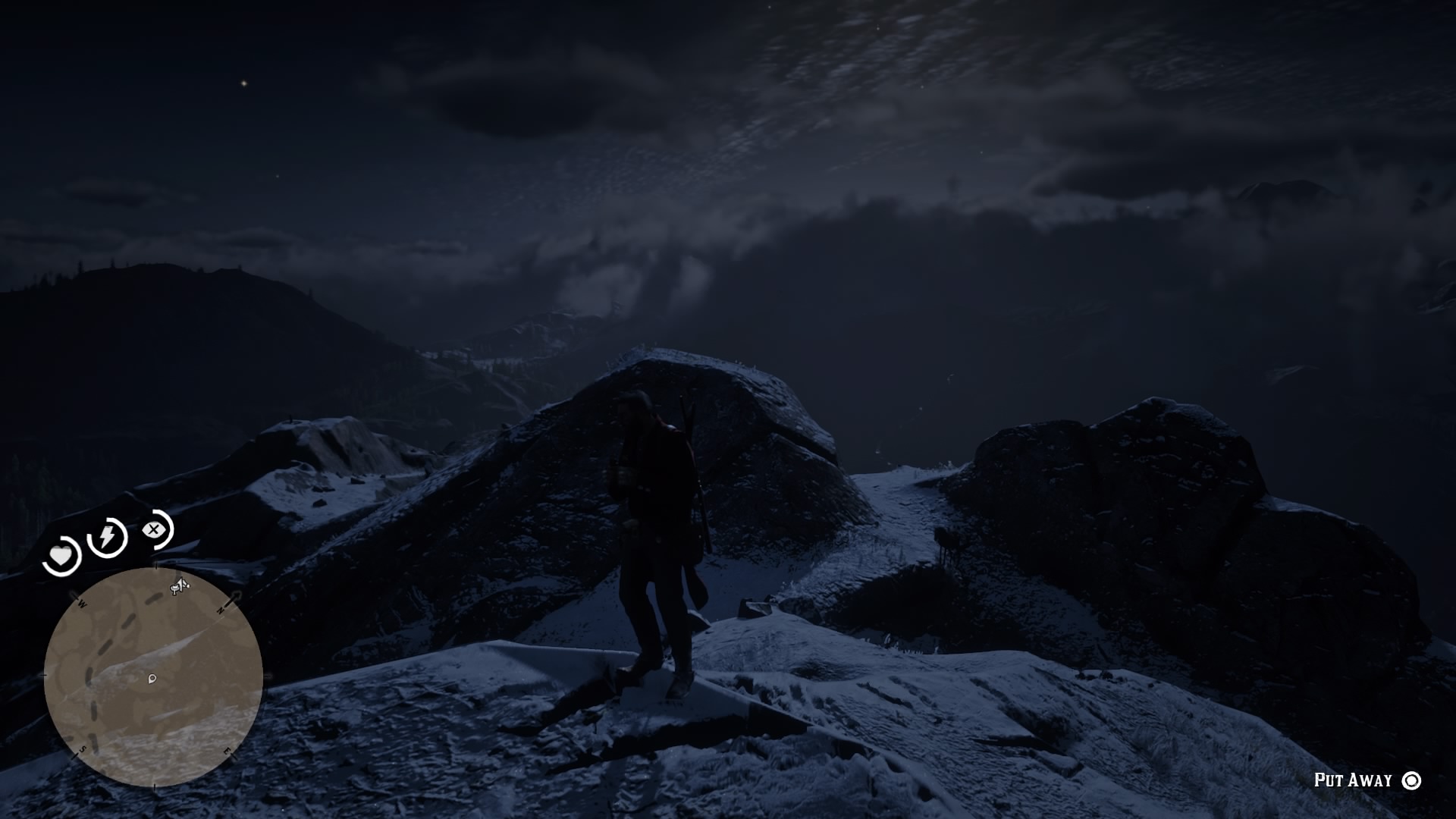Screen dimensions: 1456x819
Task: Click the W compass marker on the minimap
Action: click(x=82, y=605)
